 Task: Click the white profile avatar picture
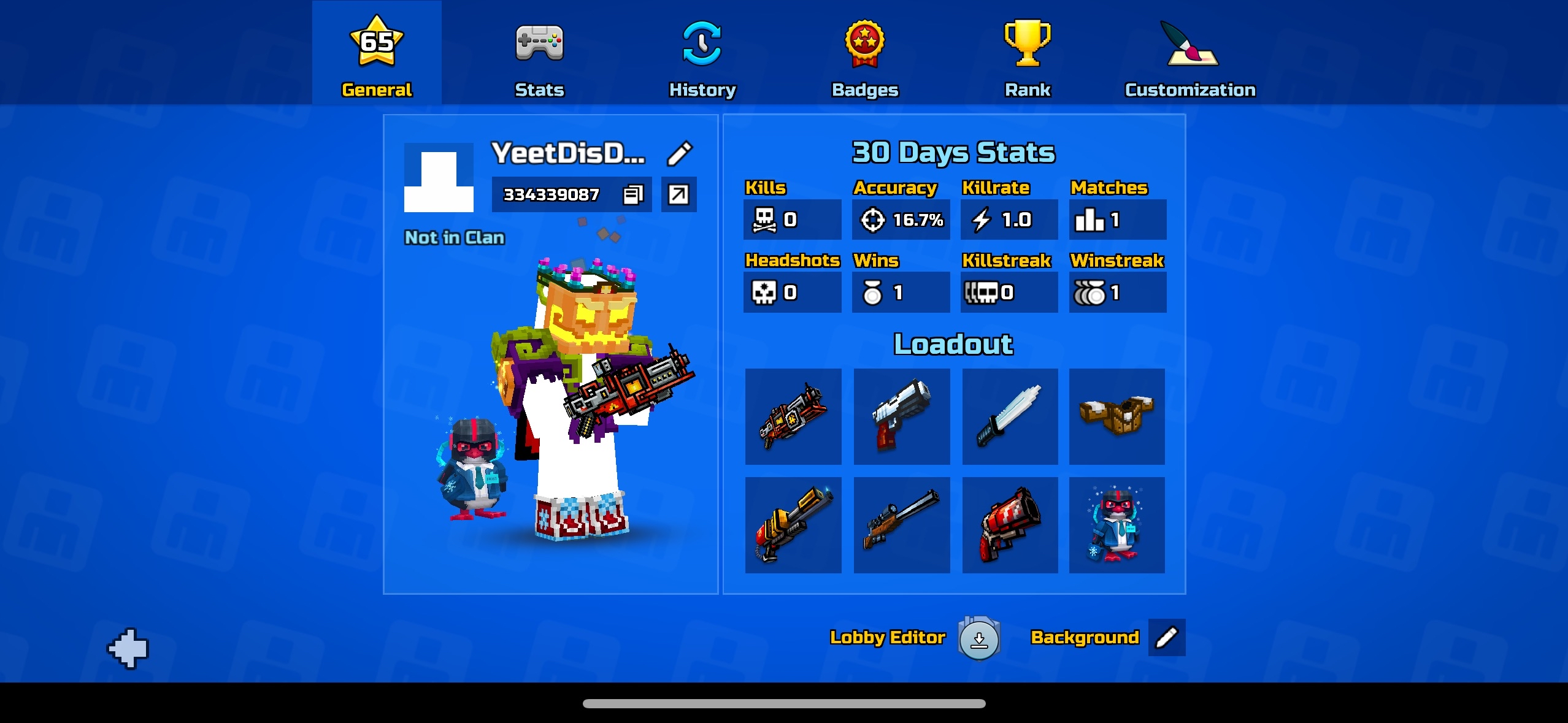coord(439,178)
